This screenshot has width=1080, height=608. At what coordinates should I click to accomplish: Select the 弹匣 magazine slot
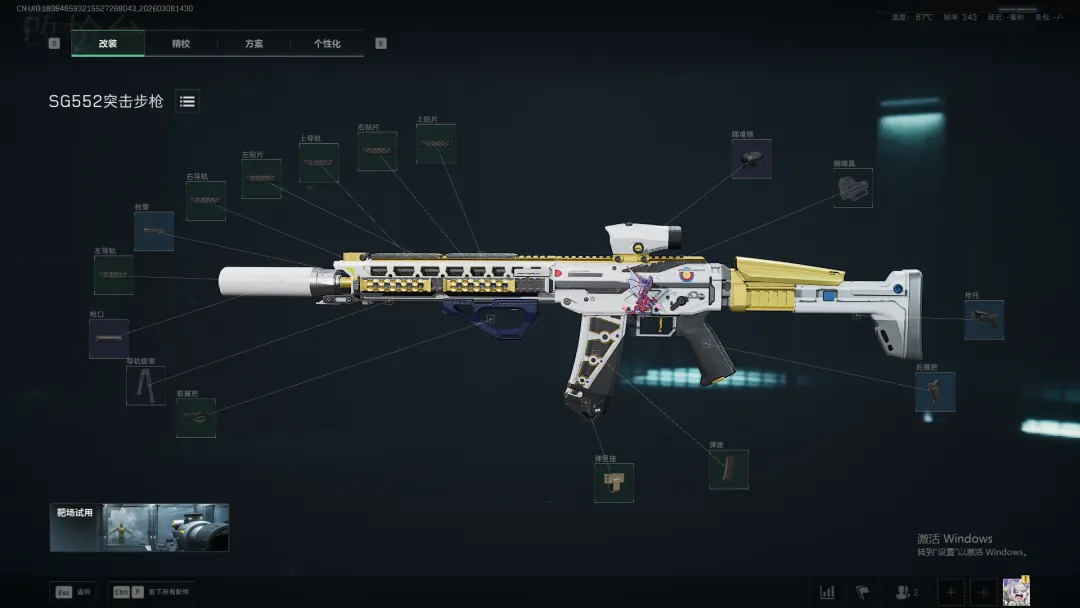(729, 469)
